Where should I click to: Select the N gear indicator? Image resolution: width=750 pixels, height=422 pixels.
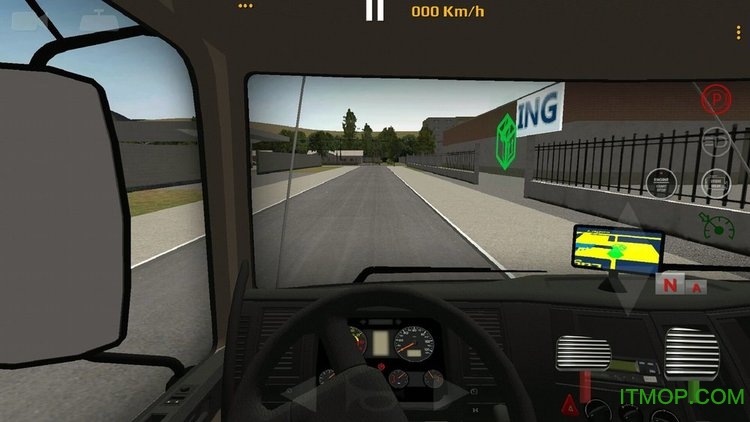coord(668,285)
